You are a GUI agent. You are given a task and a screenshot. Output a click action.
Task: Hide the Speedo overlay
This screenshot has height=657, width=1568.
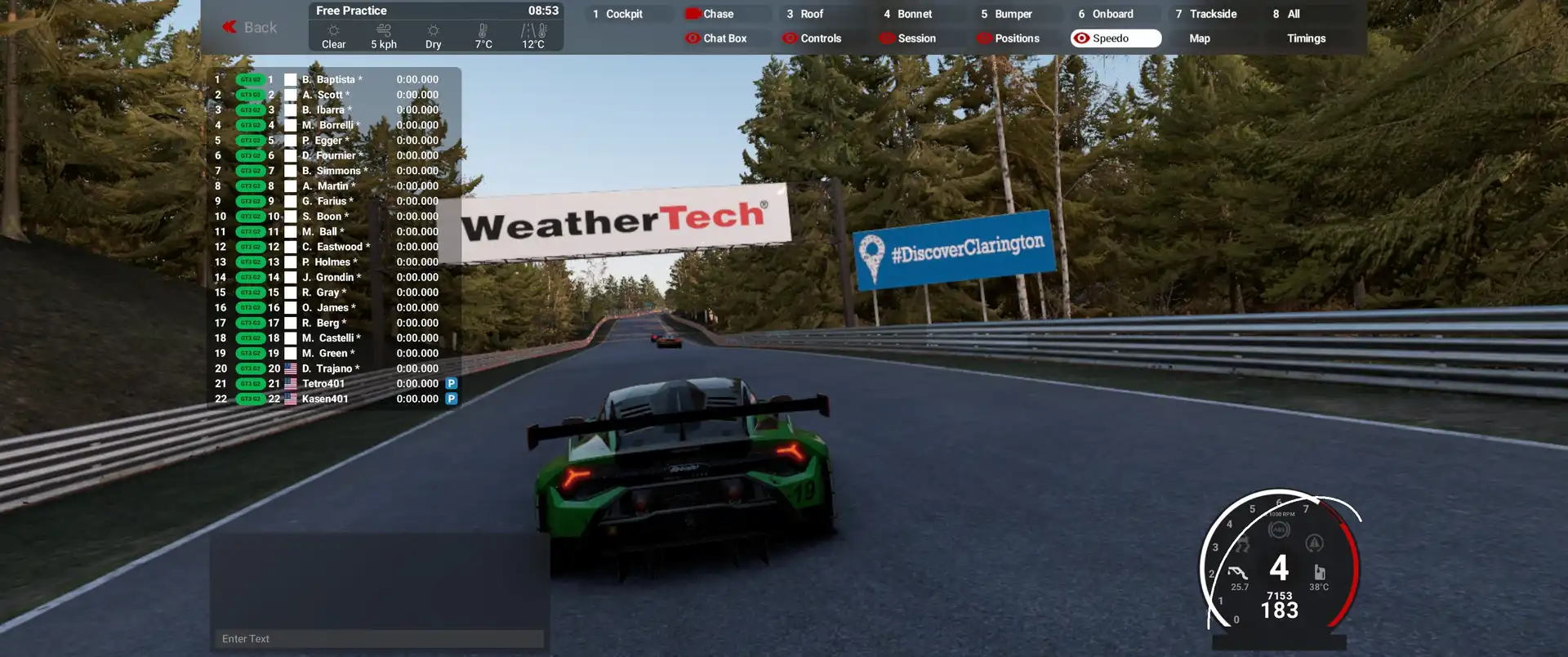click(1115, 38)
